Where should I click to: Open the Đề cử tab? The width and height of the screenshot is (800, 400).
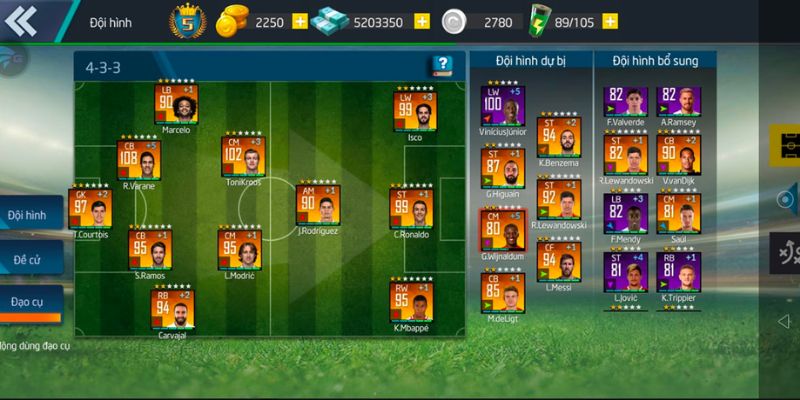(x=28, y=258)
